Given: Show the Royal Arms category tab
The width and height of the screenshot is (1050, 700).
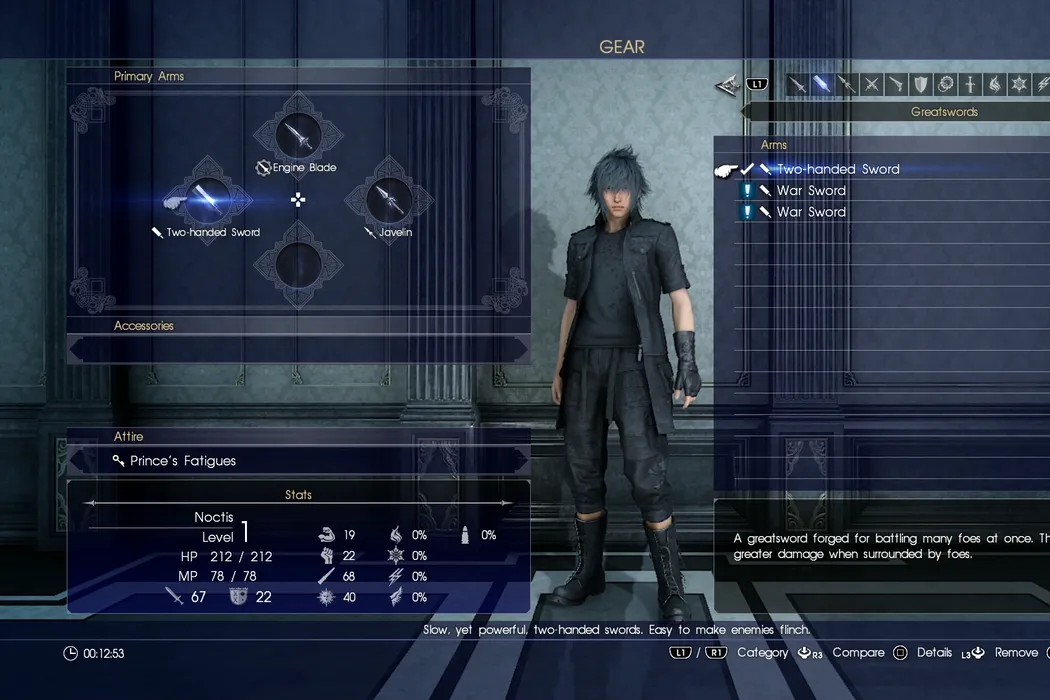Looking at the screenshot, I should [x=969, y=85].
